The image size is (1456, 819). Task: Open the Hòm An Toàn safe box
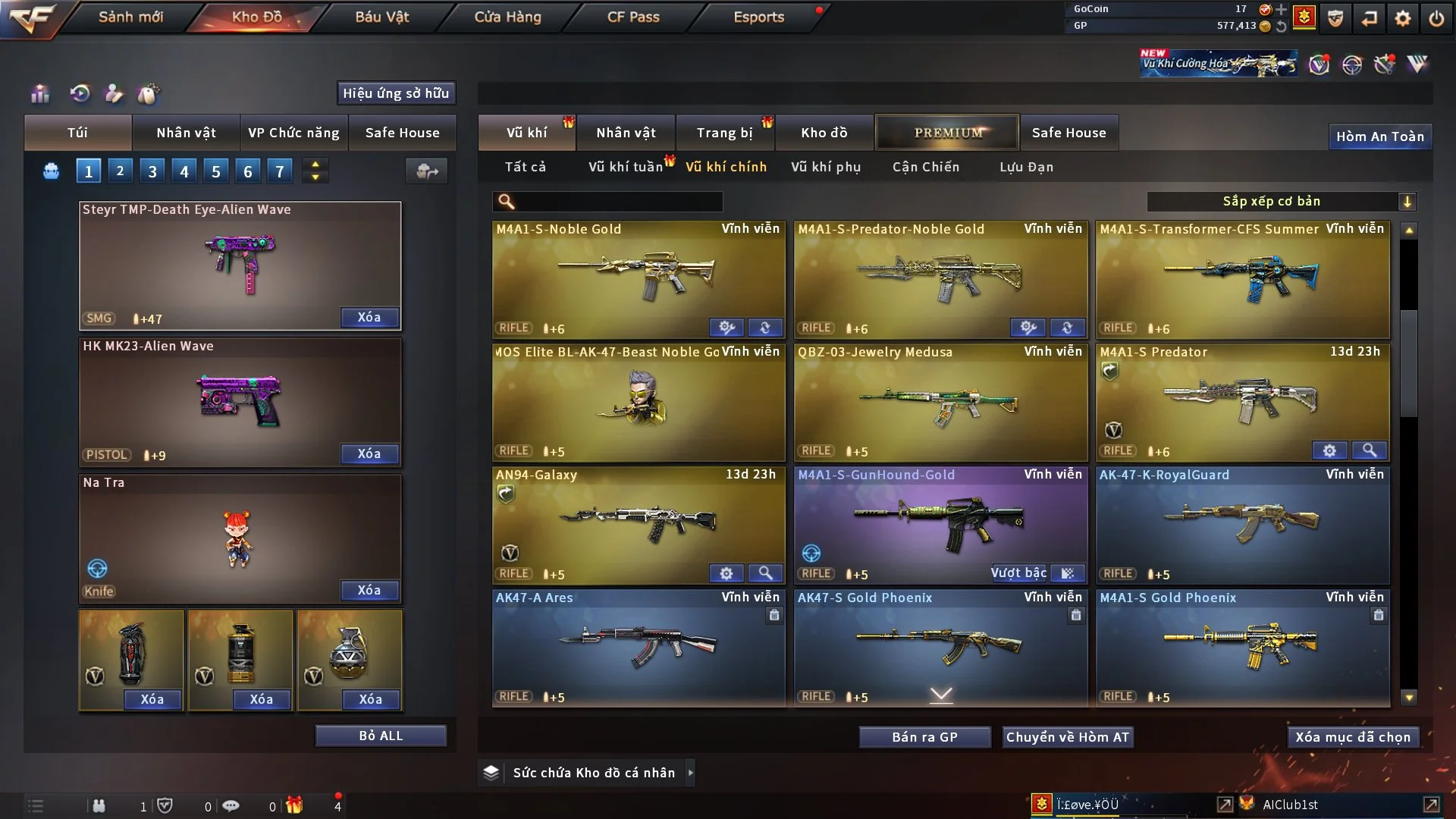[x=1379, y=136]
